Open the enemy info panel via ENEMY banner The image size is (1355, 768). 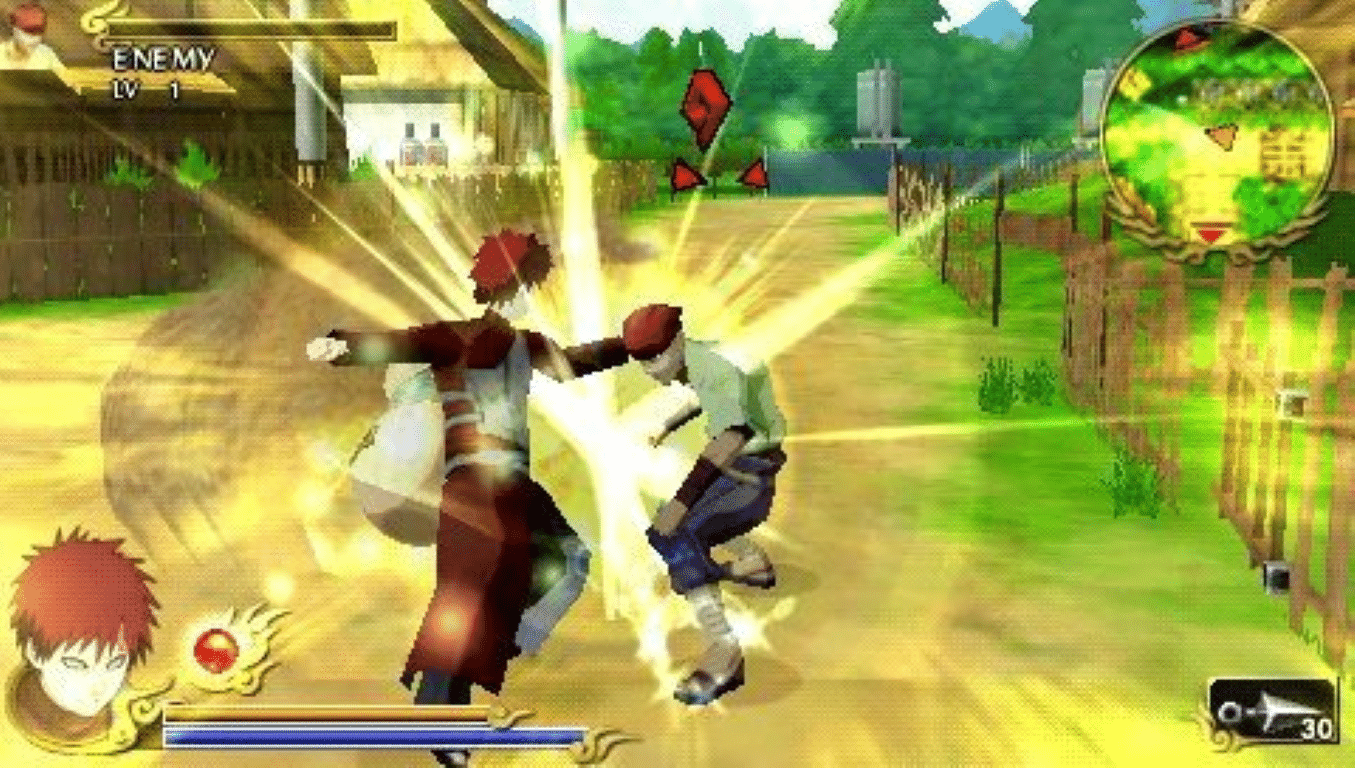162,58
